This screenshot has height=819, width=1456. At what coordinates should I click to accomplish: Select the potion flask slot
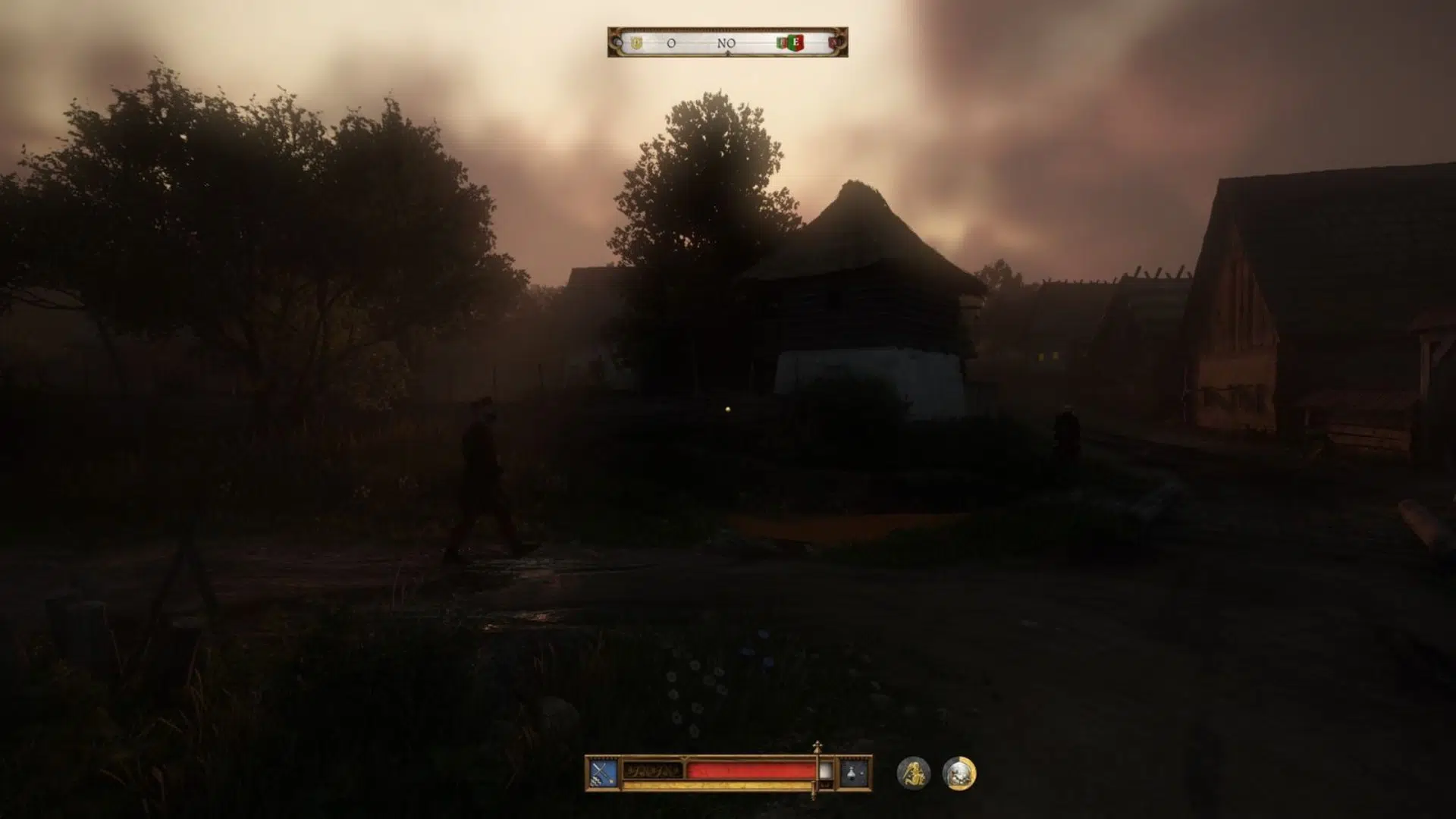click(854, 773)
